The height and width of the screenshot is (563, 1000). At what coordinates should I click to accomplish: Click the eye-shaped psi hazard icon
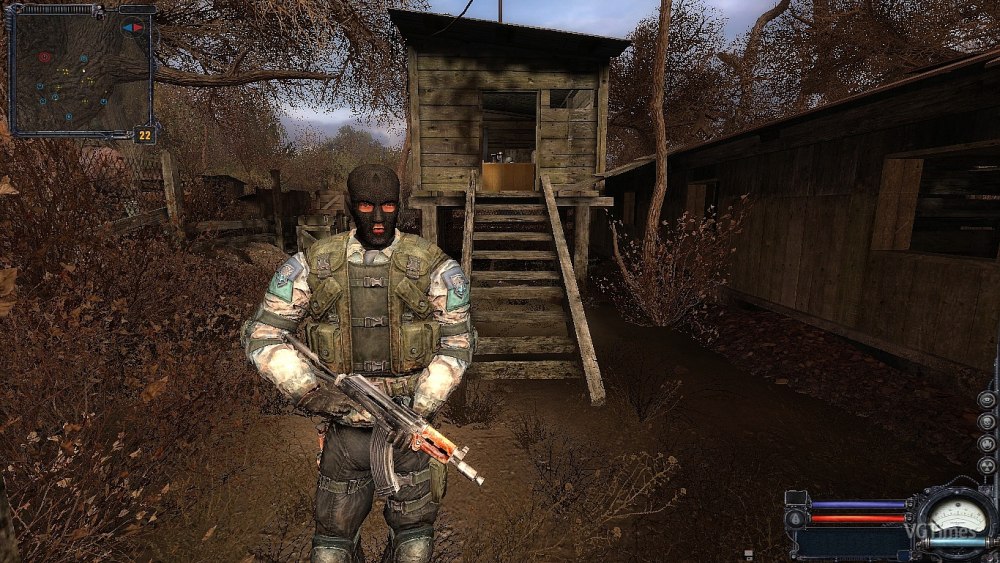click(987, 399)
